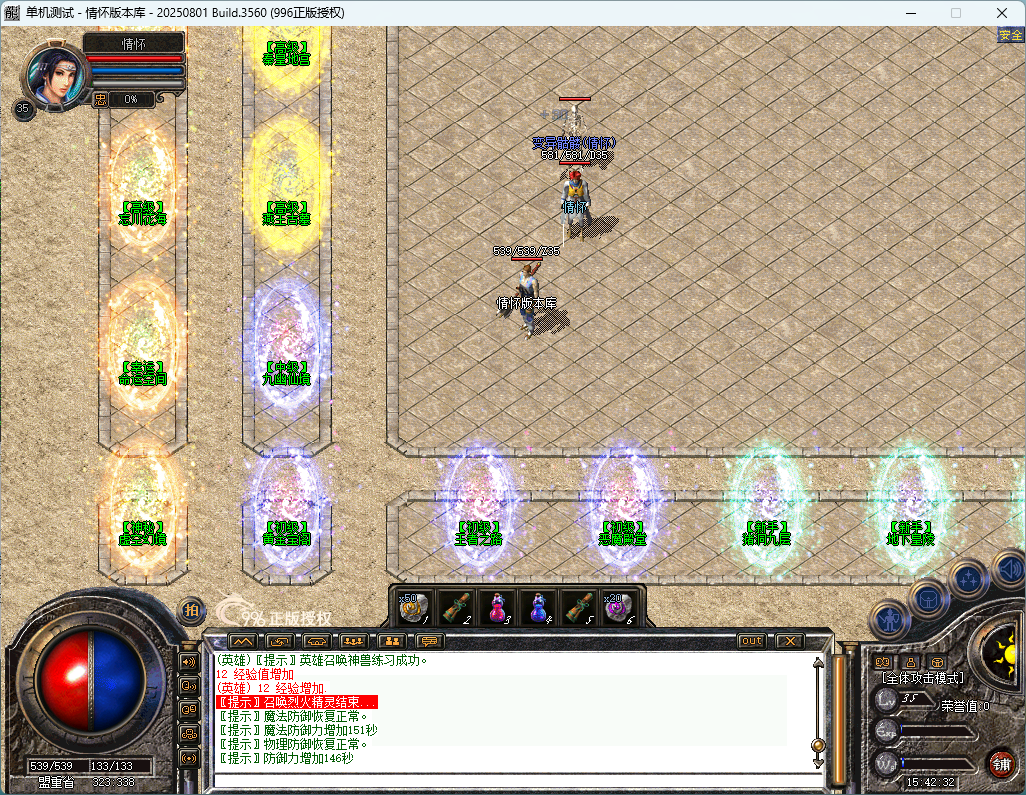Open the round 拍 auction button
Screen dimensions: 1026x795
tap(191, 610)
